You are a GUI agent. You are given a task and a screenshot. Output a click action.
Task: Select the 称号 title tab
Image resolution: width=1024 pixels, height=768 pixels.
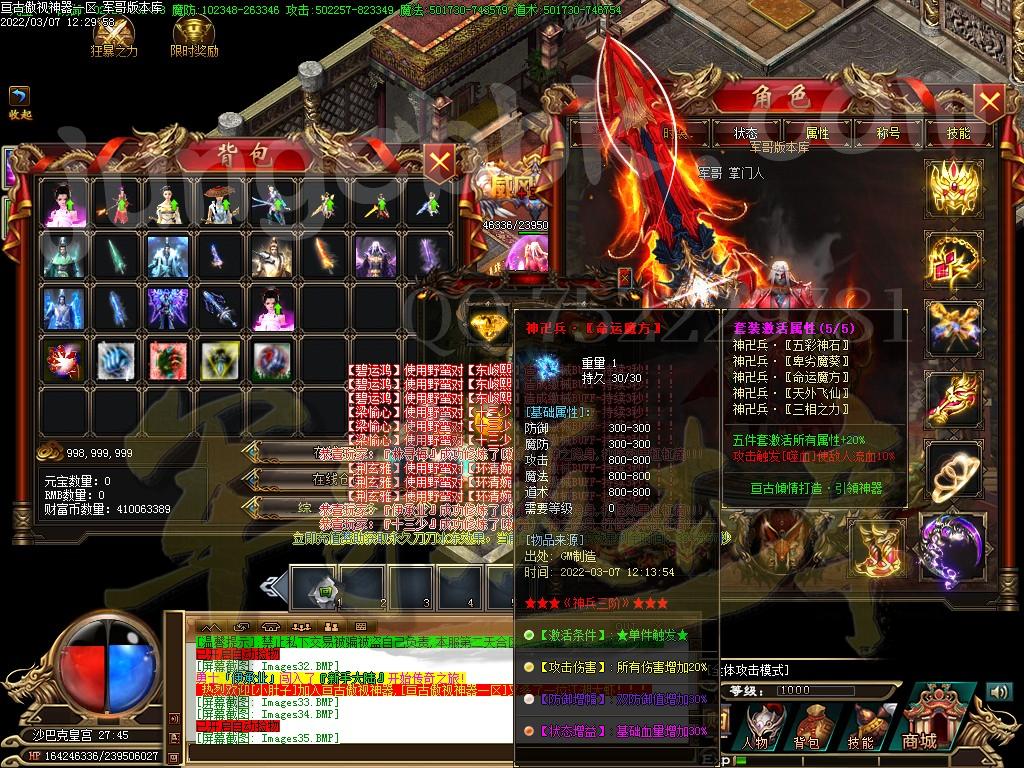pos(888,133)
